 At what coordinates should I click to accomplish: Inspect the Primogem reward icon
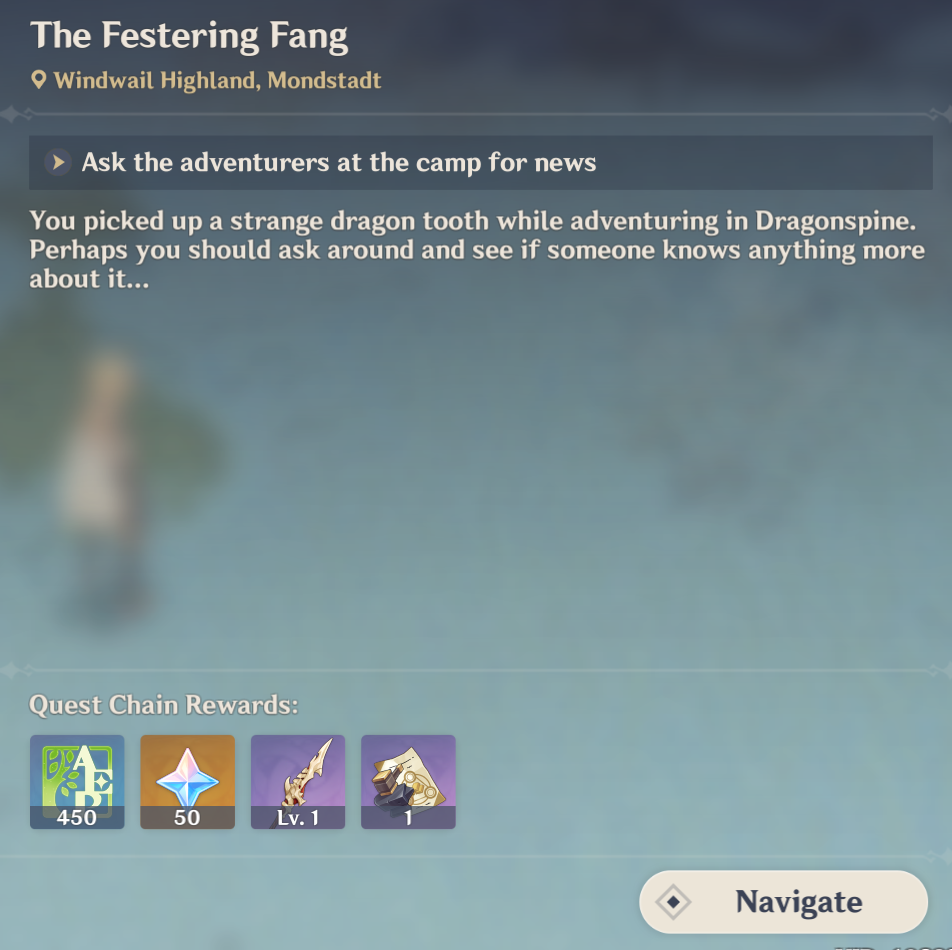click(187, 781)
